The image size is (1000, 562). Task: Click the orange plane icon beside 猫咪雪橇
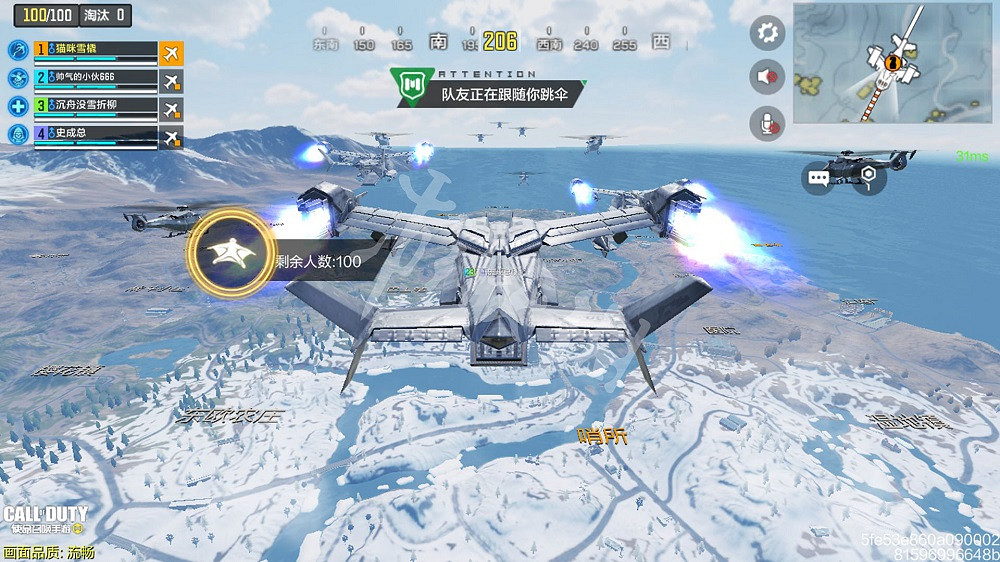172,51
